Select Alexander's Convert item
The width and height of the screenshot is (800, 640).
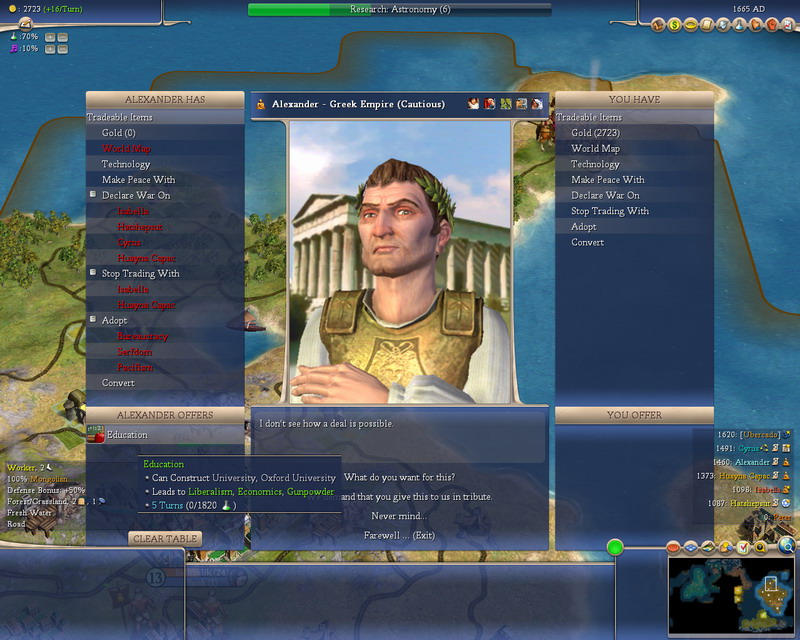118,383
